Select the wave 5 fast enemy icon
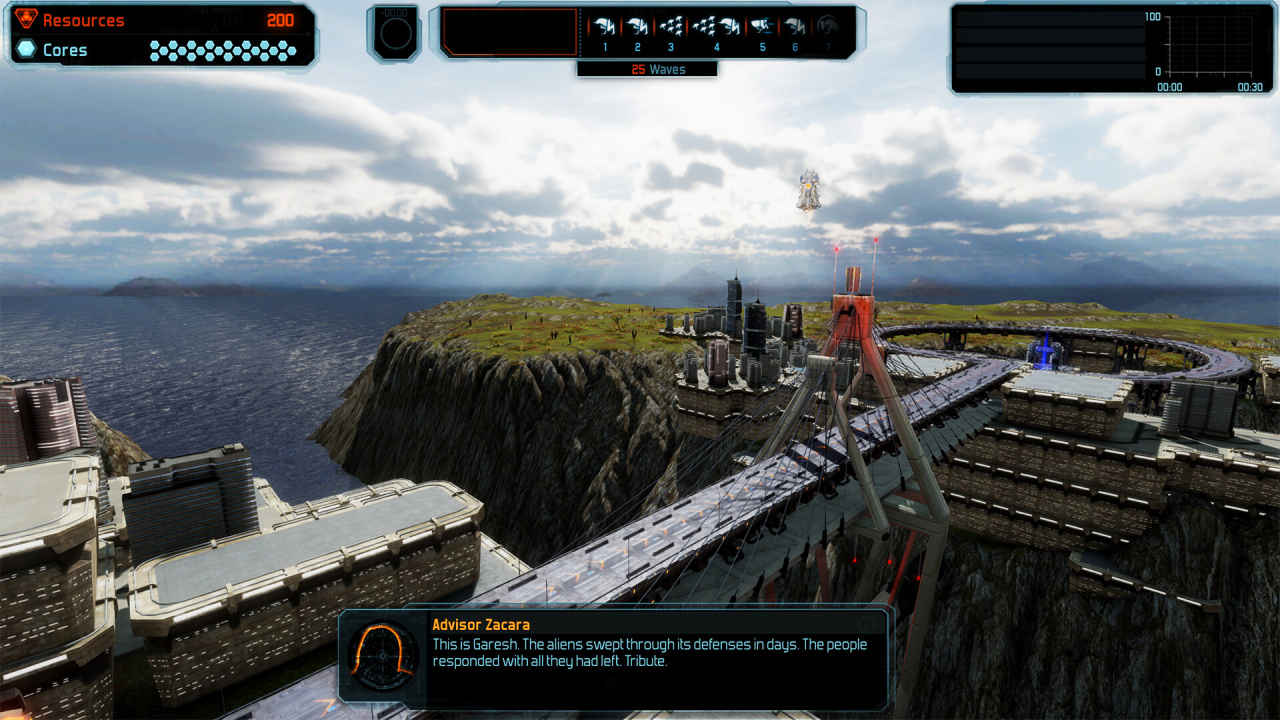This screenshot has height=720, width=1280. [x=762, y=28]
